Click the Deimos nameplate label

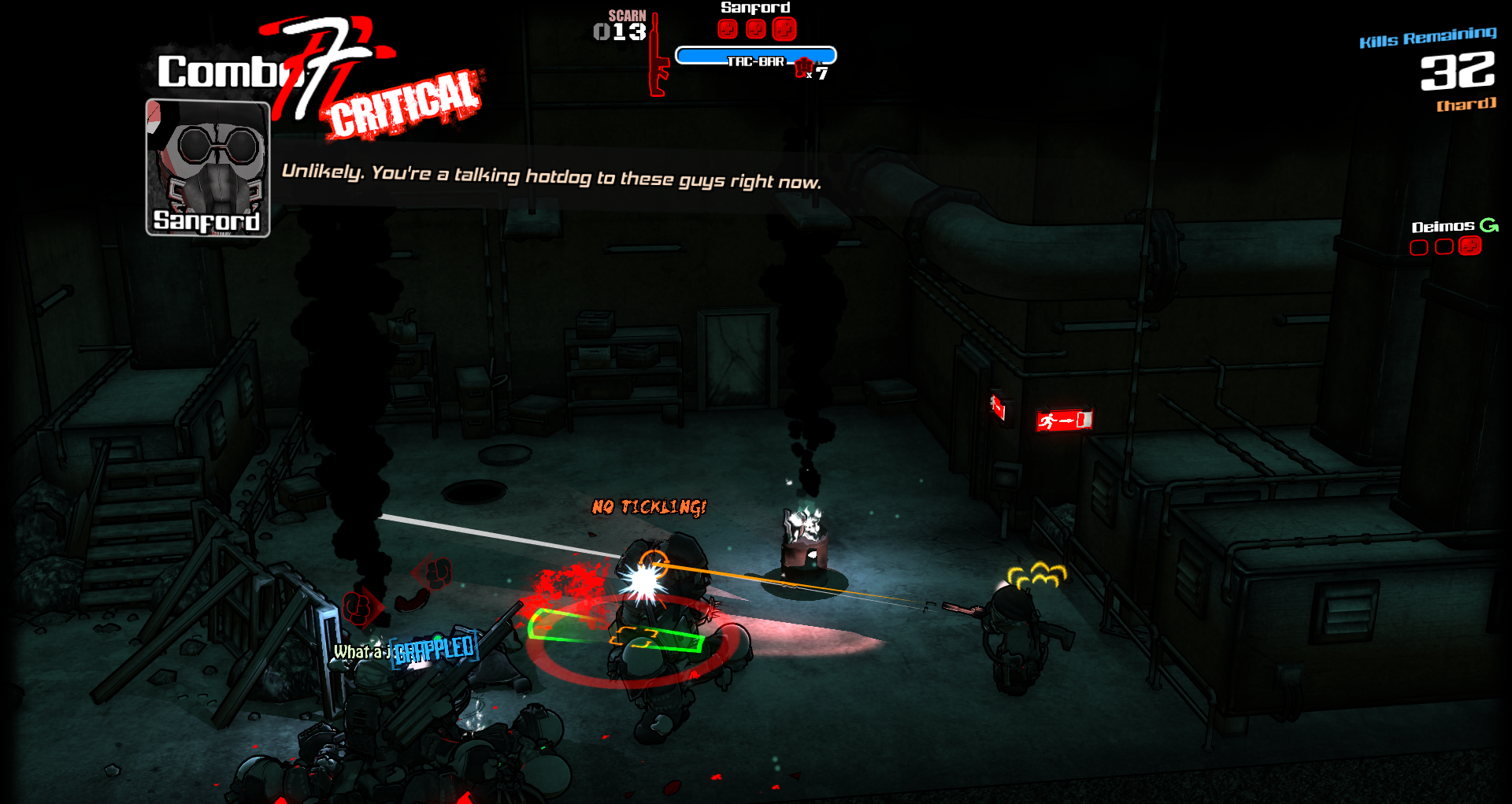click(1443, 226)
